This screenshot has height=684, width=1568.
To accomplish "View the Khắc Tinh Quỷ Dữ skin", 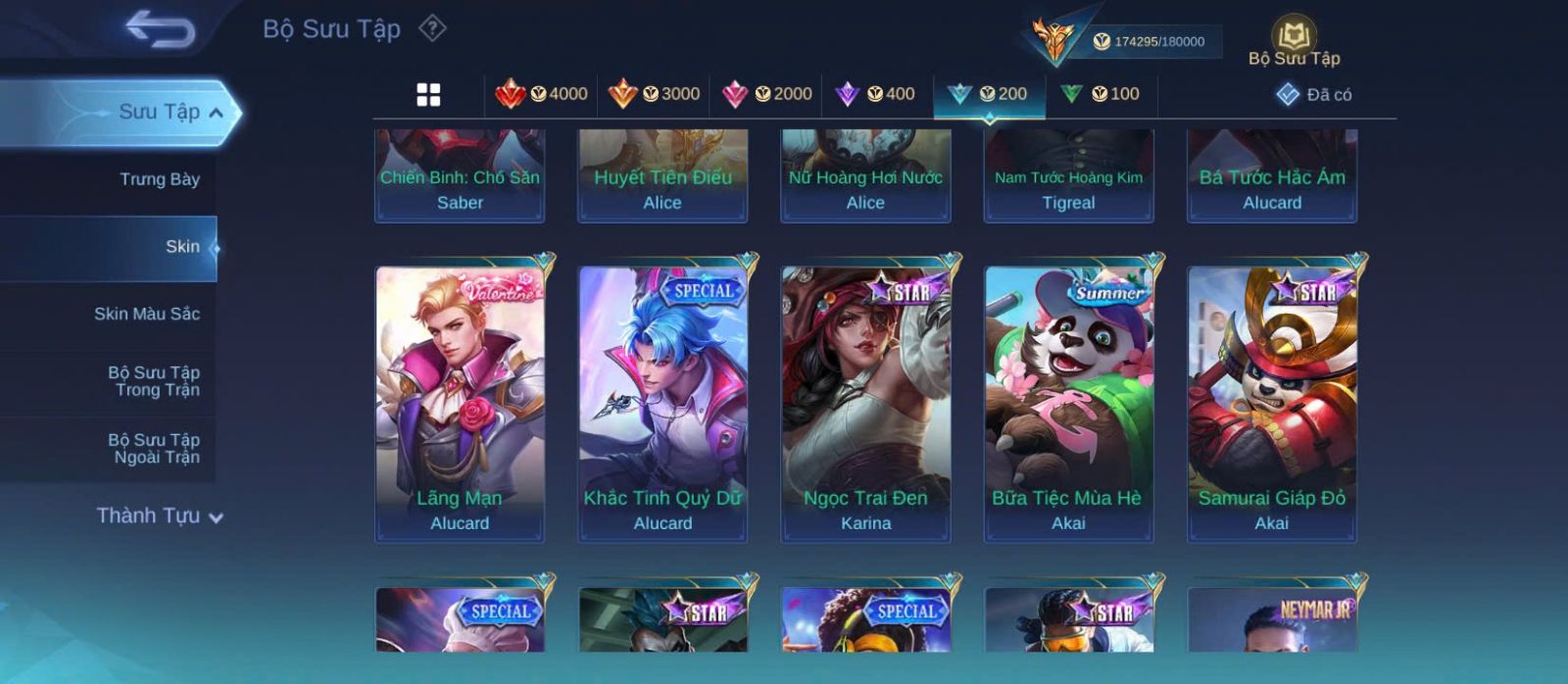I will [x=662, y=403].
